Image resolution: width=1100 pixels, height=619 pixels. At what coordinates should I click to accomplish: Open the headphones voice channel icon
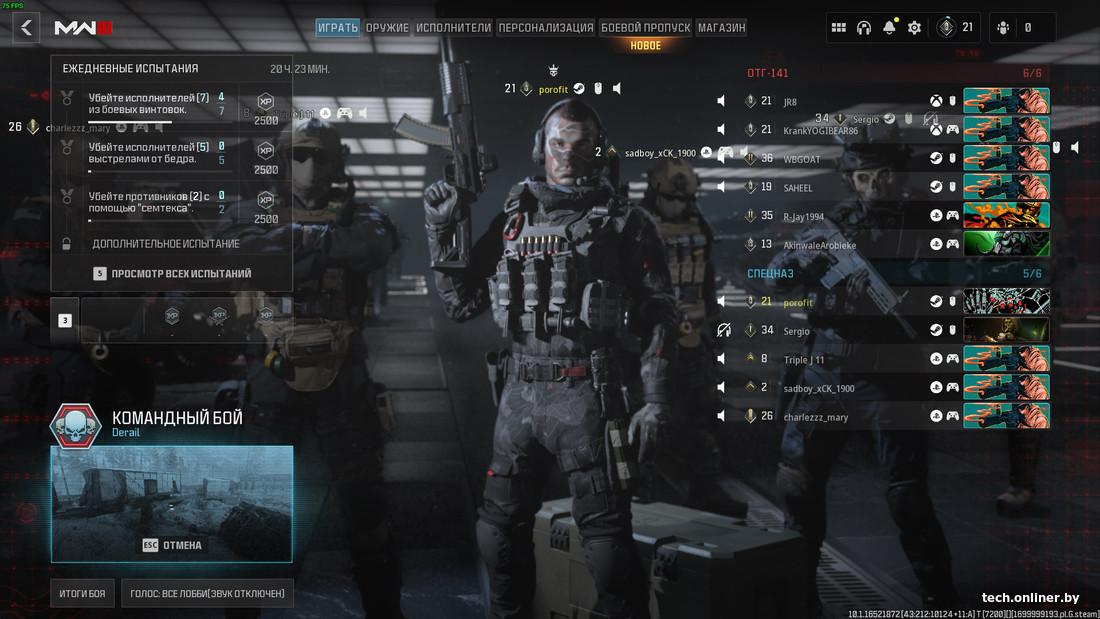864,28
